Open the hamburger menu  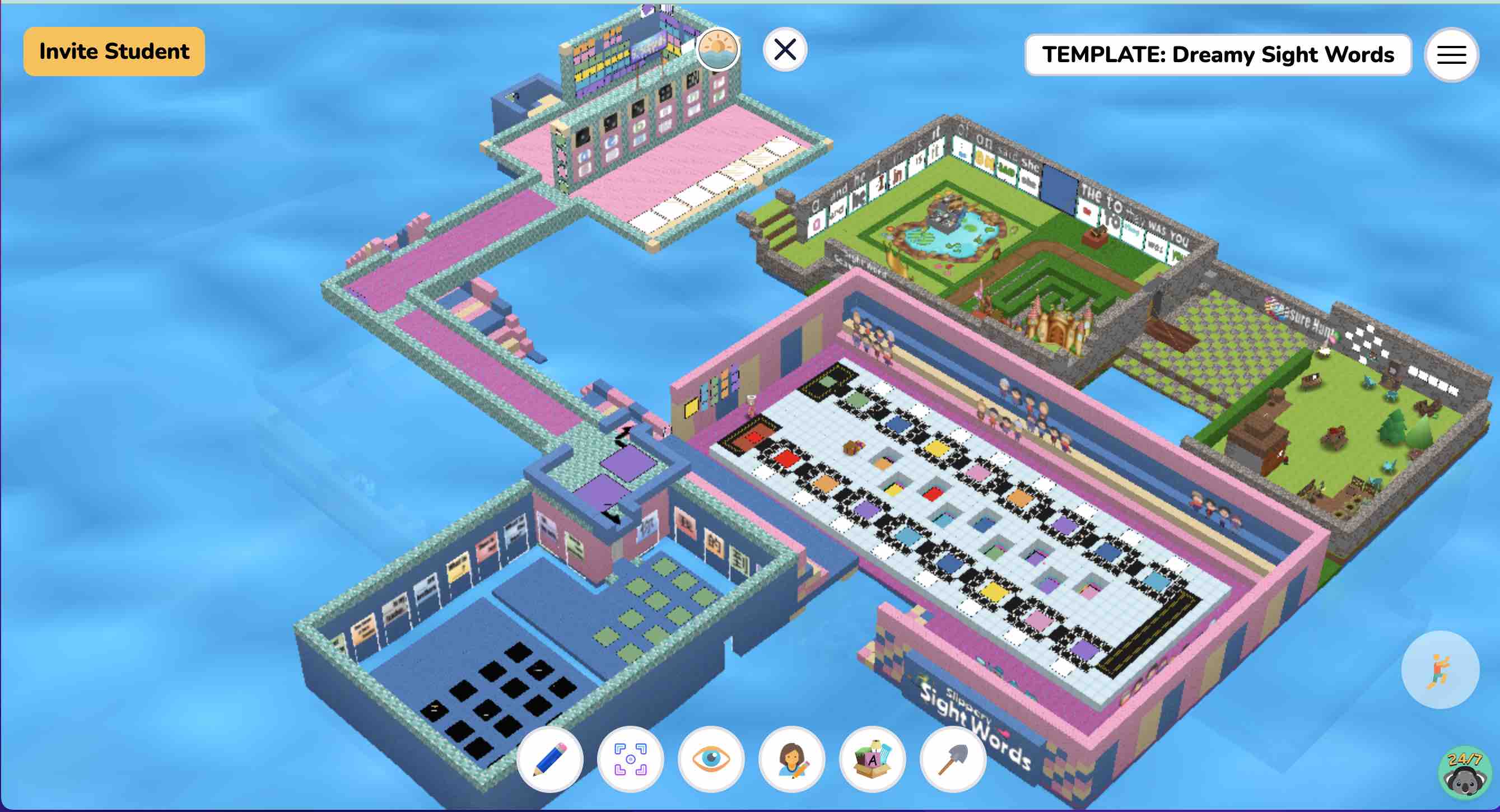[x=1451, y=55]
